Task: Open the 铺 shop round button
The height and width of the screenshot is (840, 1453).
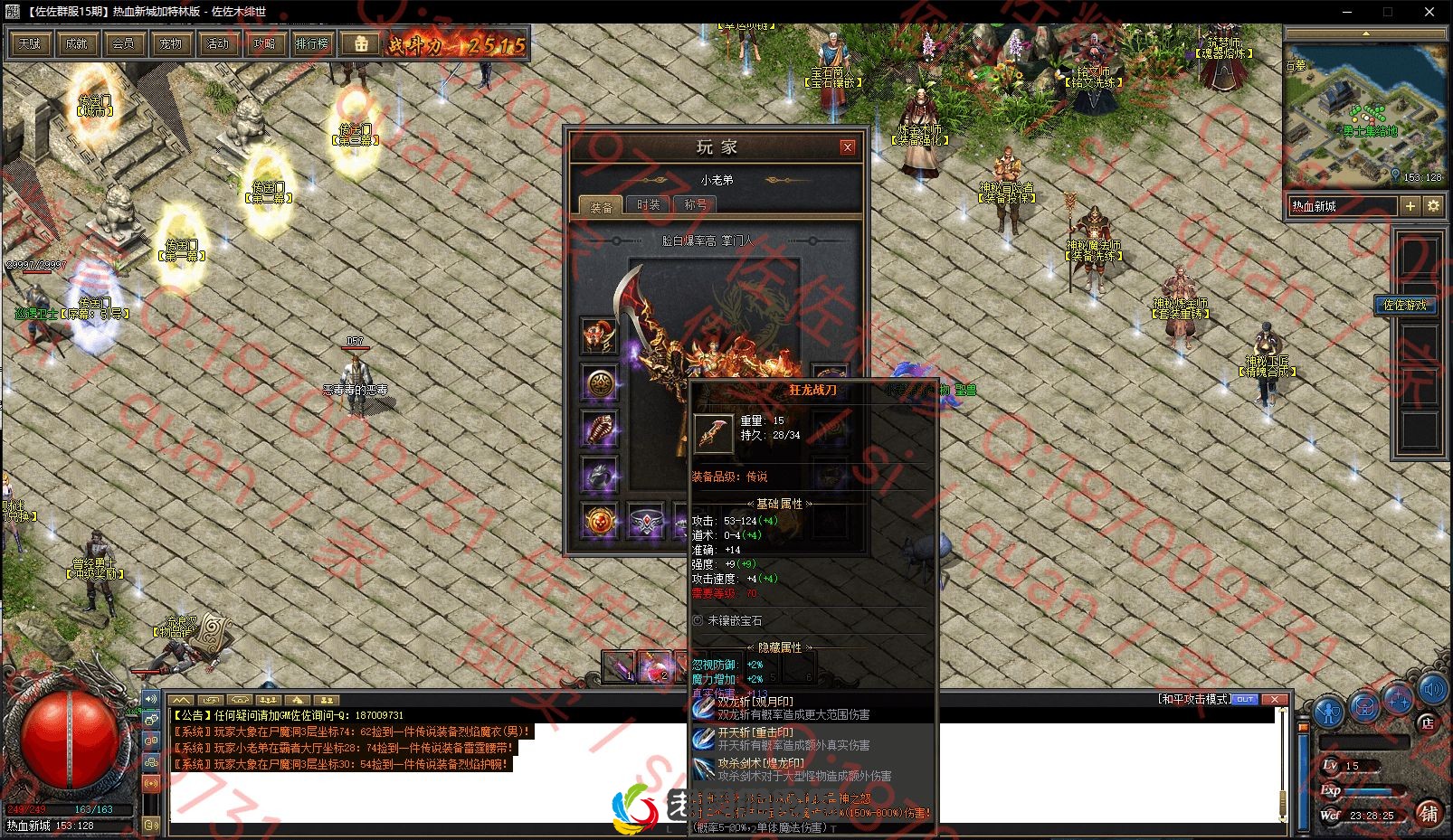Action: 1429,812
